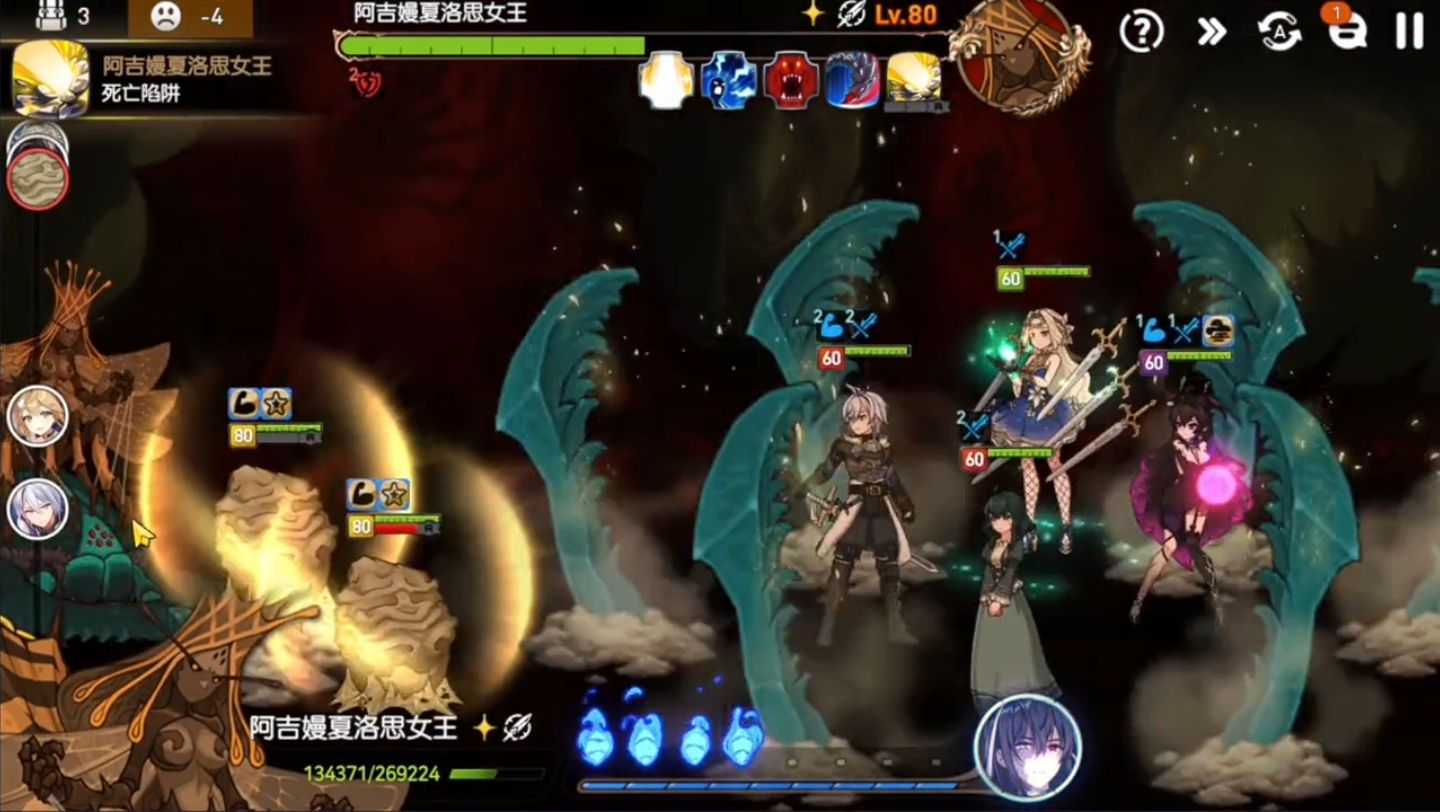Open the chat with one notification
1440x812 pixels.
(1346, 32)
